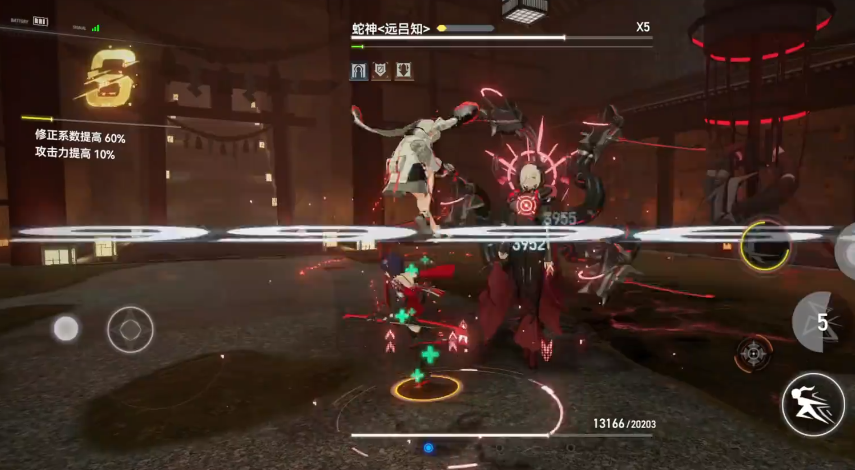The width and height of the screenshot is (855, 470).
Task: Tap the running-figure dodge button
Action: click(x=812, y=404)
